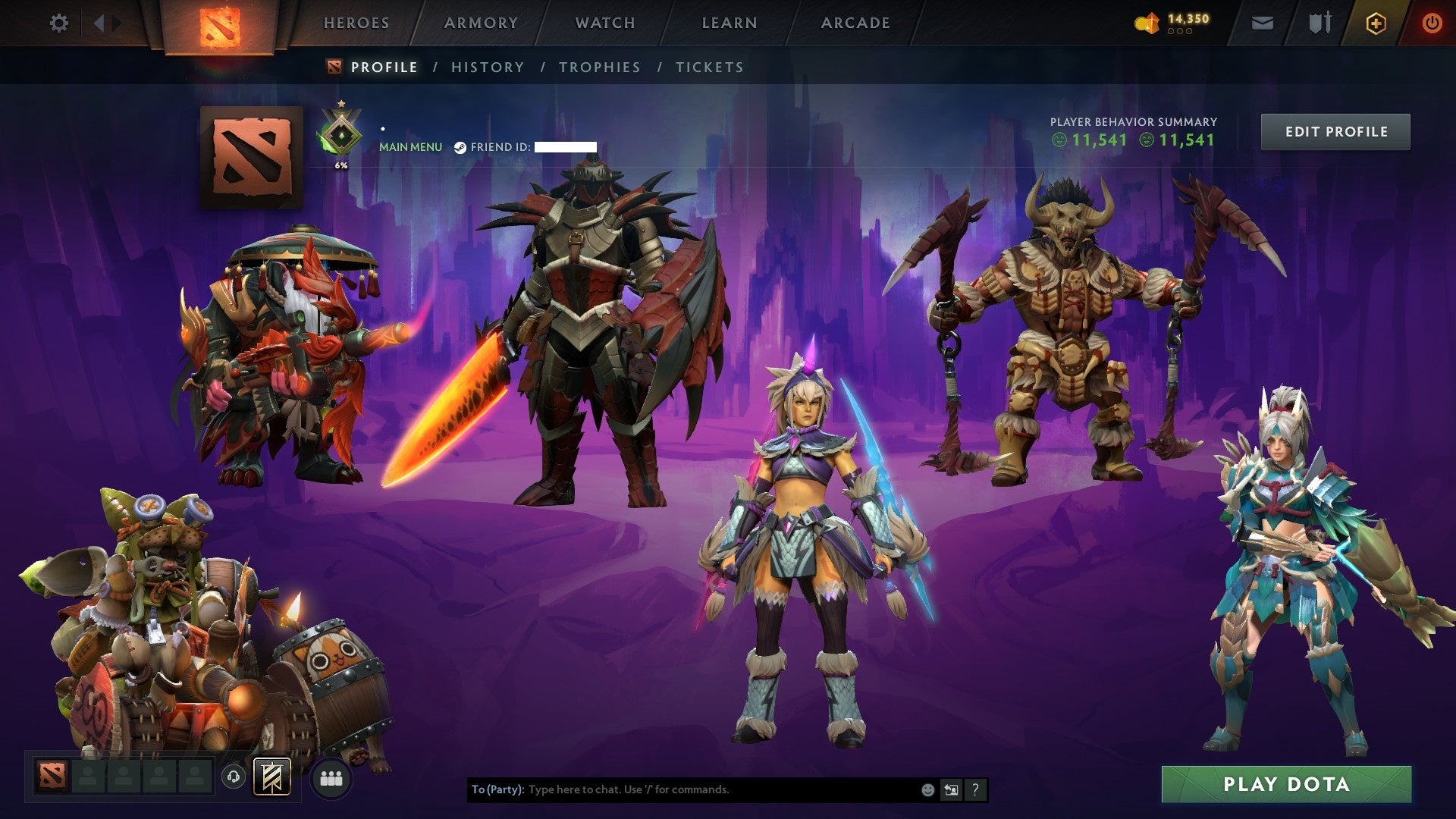
Task: Change chat target from 'To (Party)'
Action: (494, 789)
